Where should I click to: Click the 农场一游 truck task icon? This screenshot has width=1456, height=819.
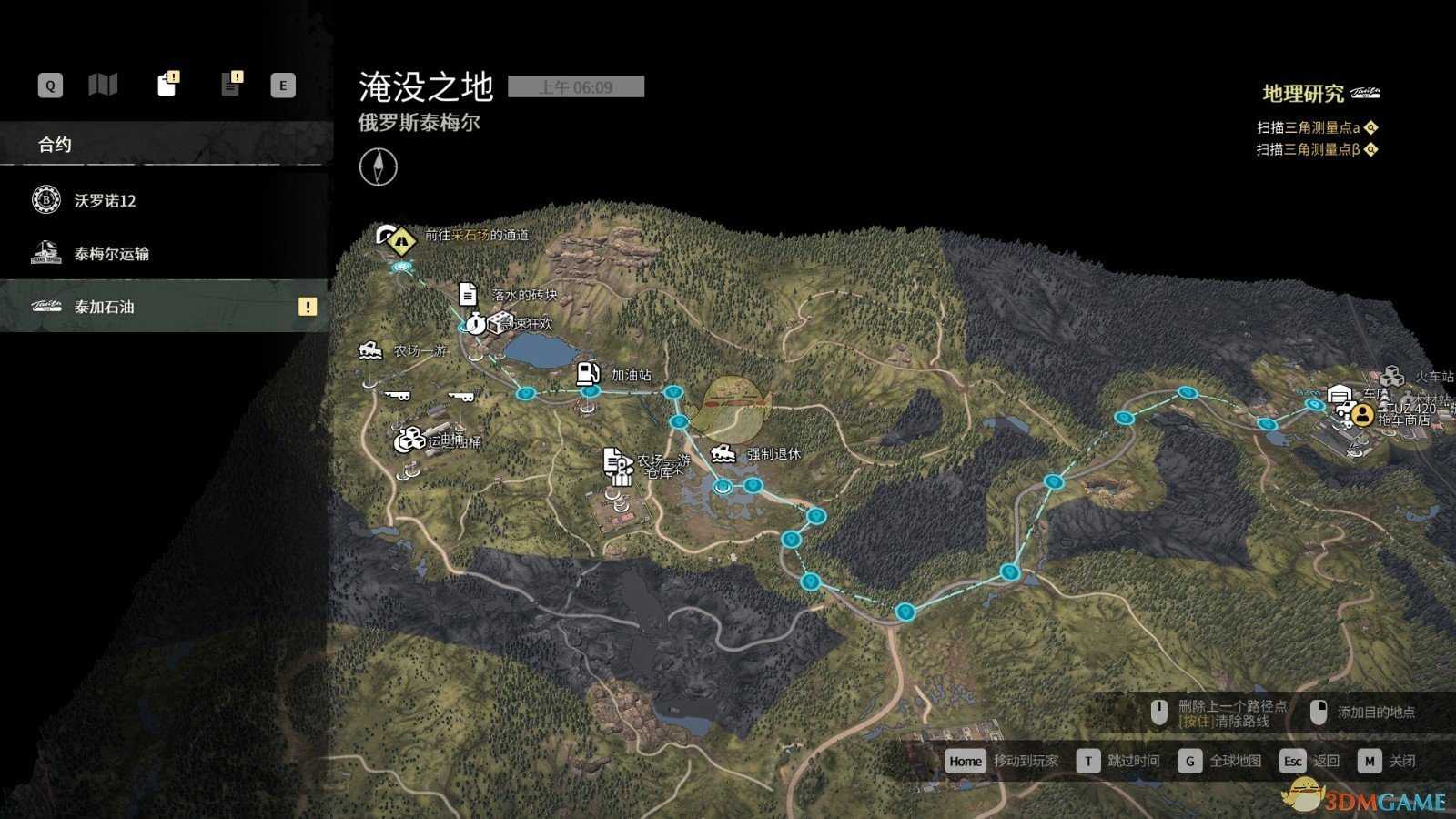(x=370, y=349)
